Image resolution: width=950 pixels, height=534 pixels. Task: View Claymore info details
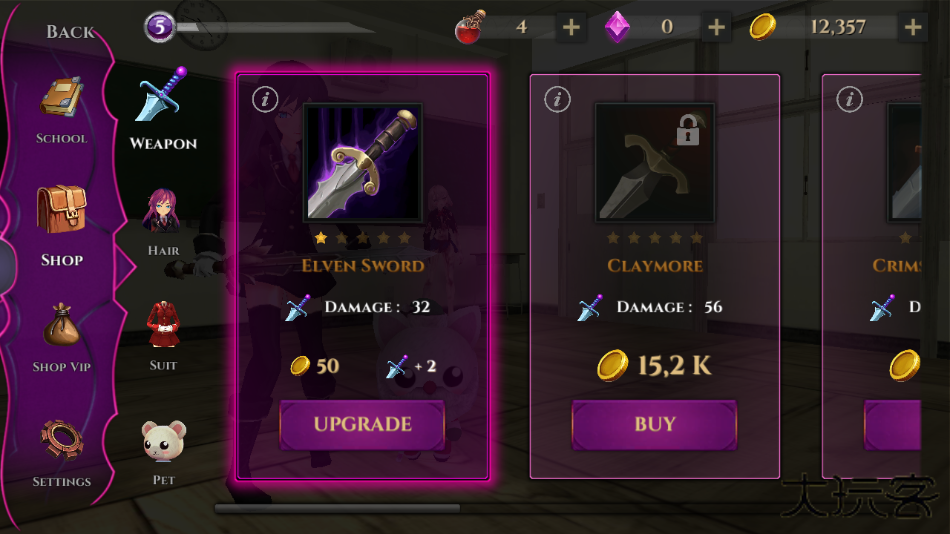pyautogui.click(x=557, y=99)
